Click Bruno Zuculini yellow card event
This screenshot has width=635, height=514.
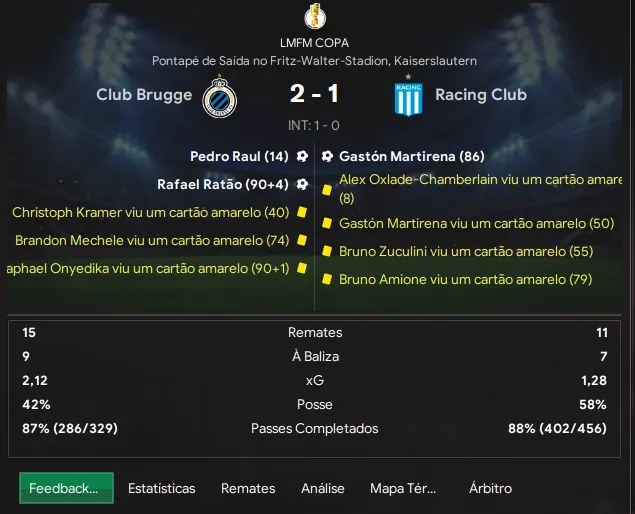466,252
